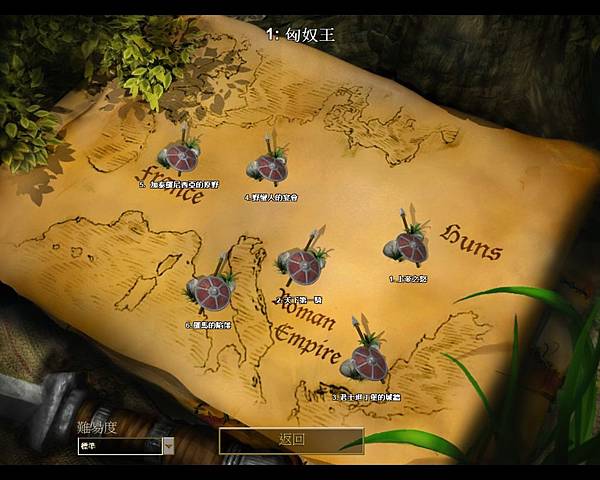Select scenario 3 marker 君士坦丁堡的城牆
Image resolution: width=600 pixels, height=480 pixels.
coord(364,363)
